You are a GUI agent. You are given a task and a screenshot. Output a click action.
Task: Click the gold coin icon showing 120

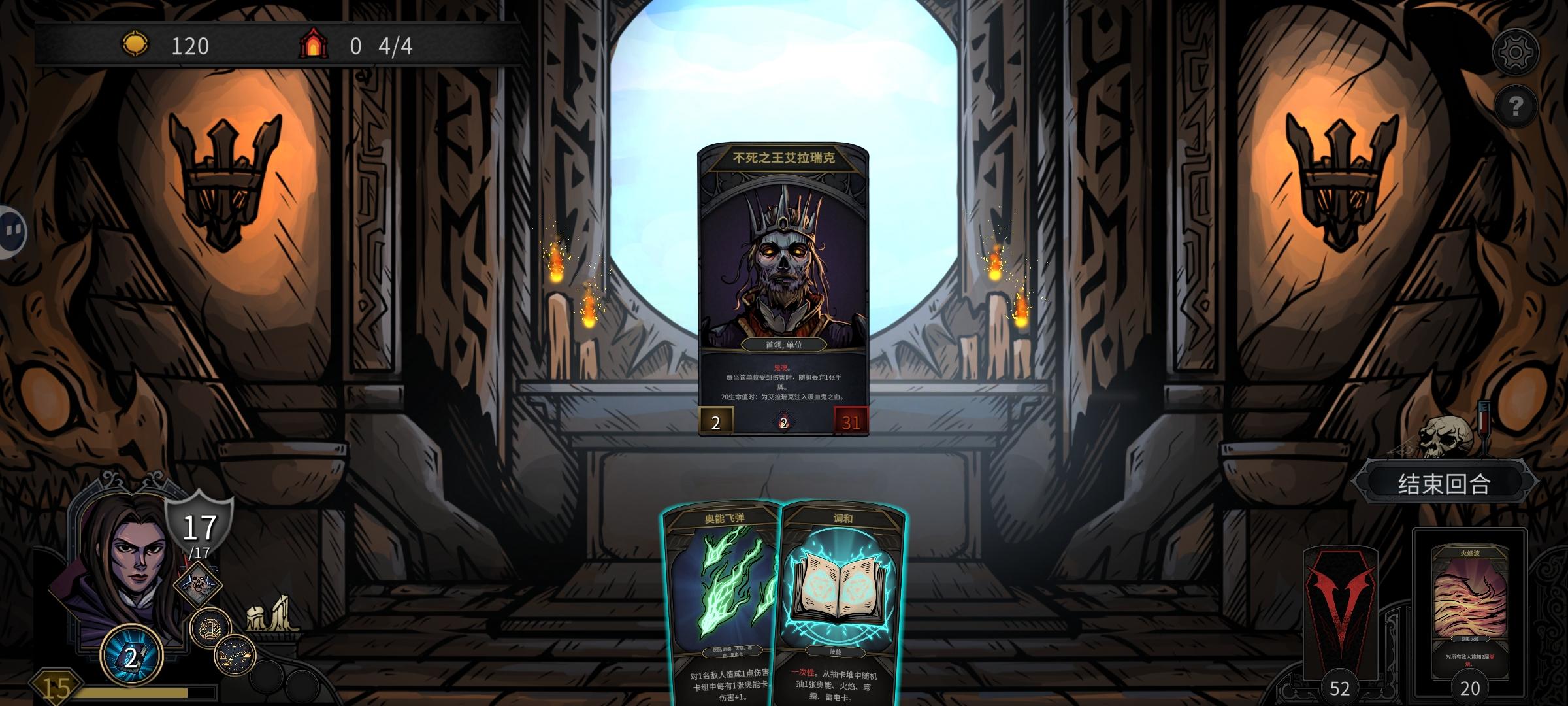(x=135, y=46)
